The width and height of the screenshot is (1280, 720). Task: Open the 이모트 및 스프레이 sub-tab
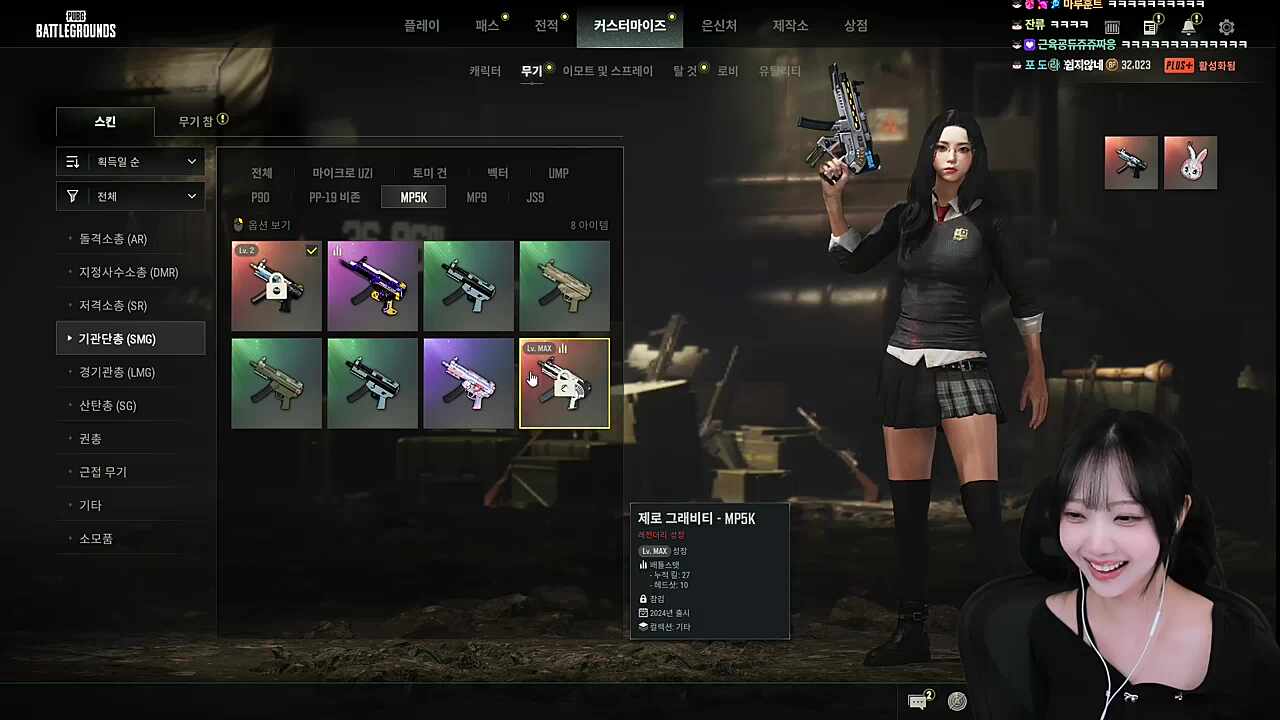click(607, 71)
